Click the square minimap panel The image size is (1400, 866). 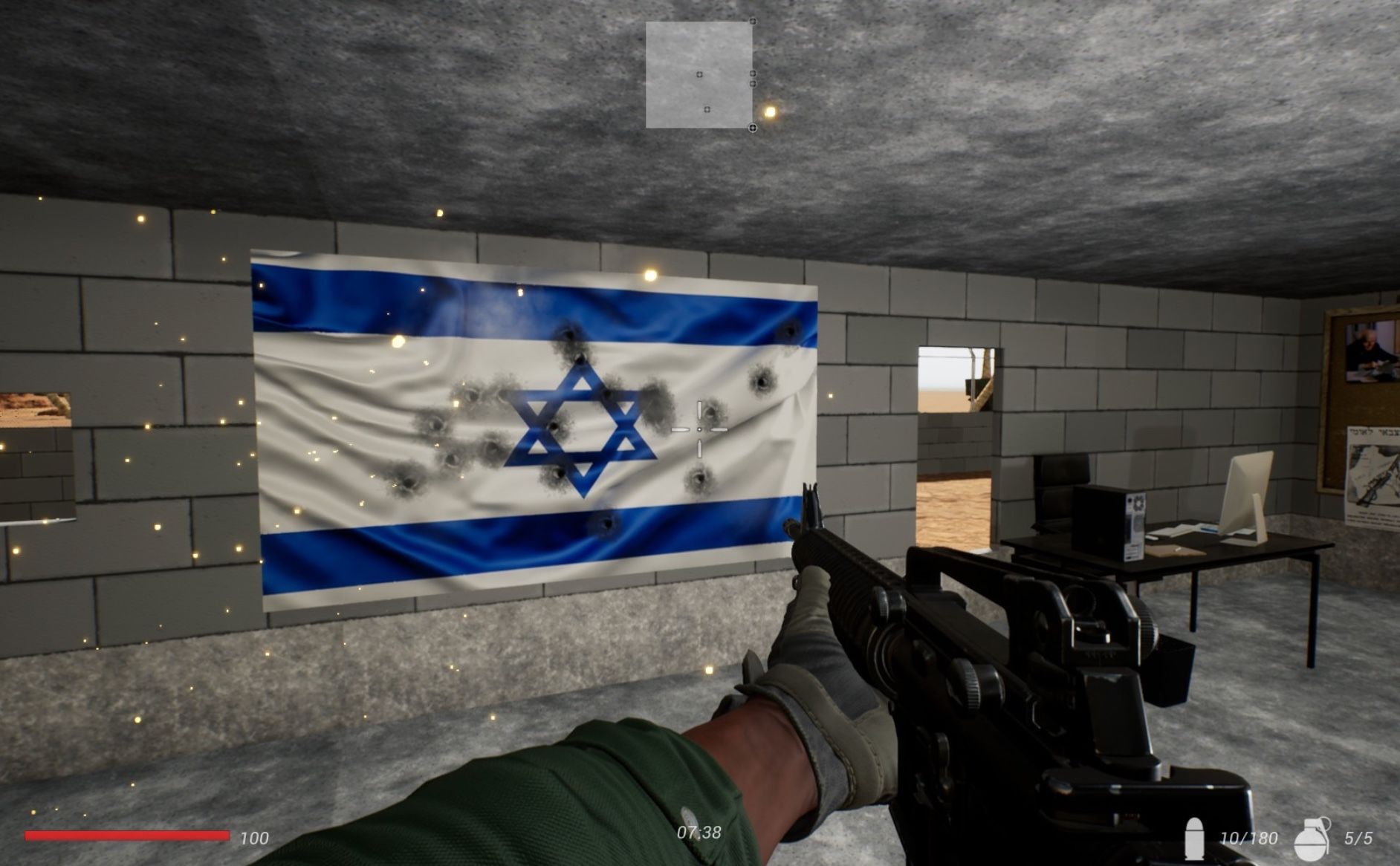coord(699,74)
